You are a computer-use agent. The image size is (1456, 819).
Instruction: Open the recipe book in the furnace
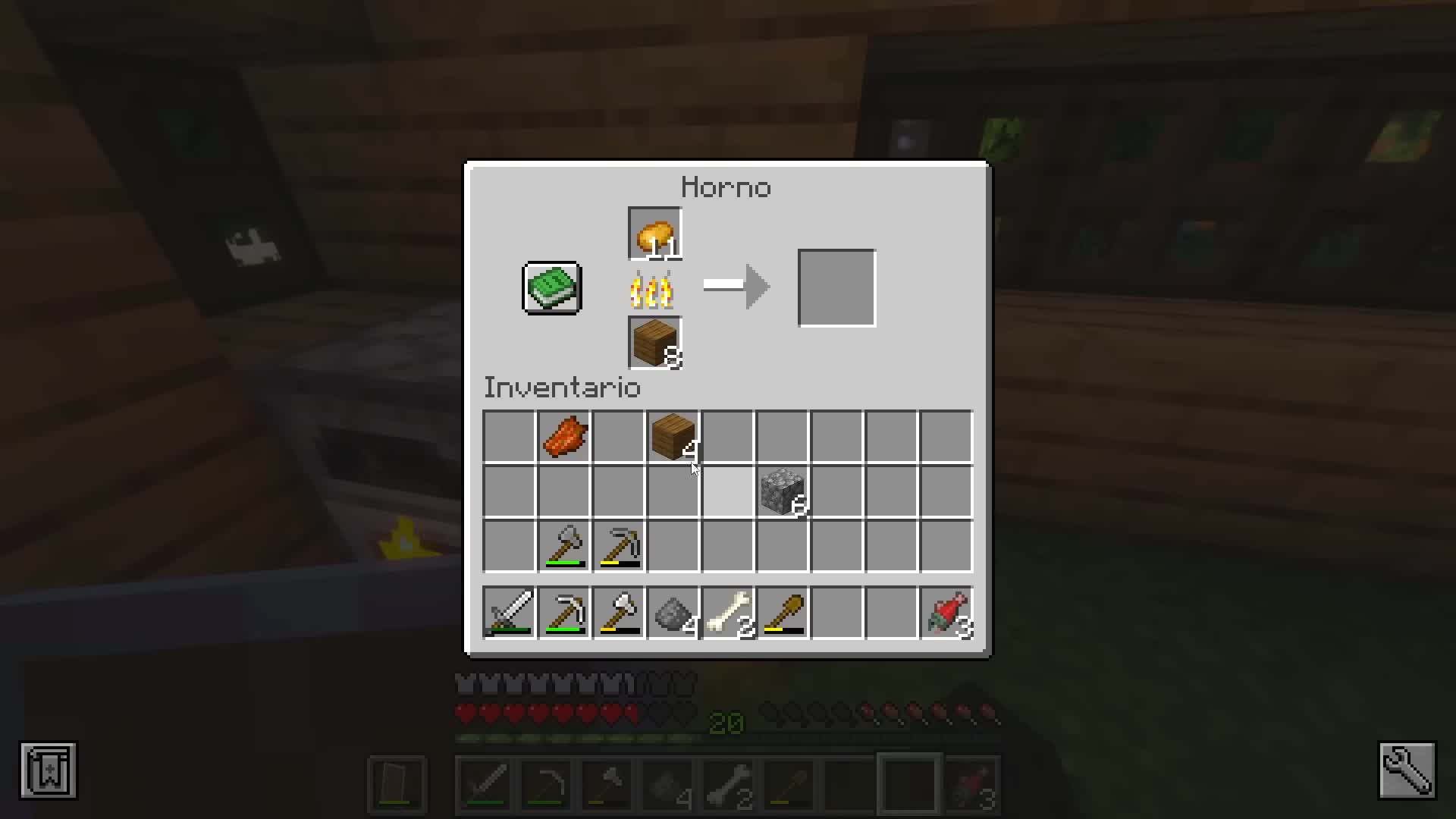pyautogui.click(x=551, y=287)
